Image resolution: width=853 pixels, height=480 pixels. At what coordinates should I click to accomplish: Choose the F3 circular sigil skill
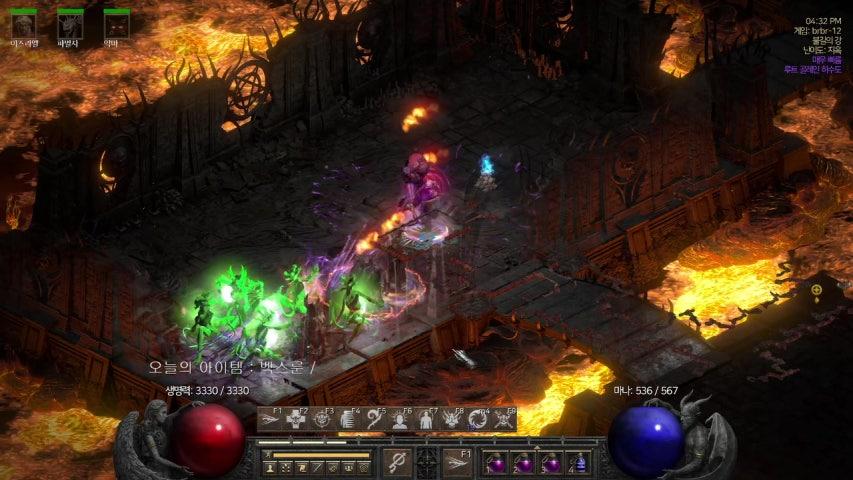322,420
